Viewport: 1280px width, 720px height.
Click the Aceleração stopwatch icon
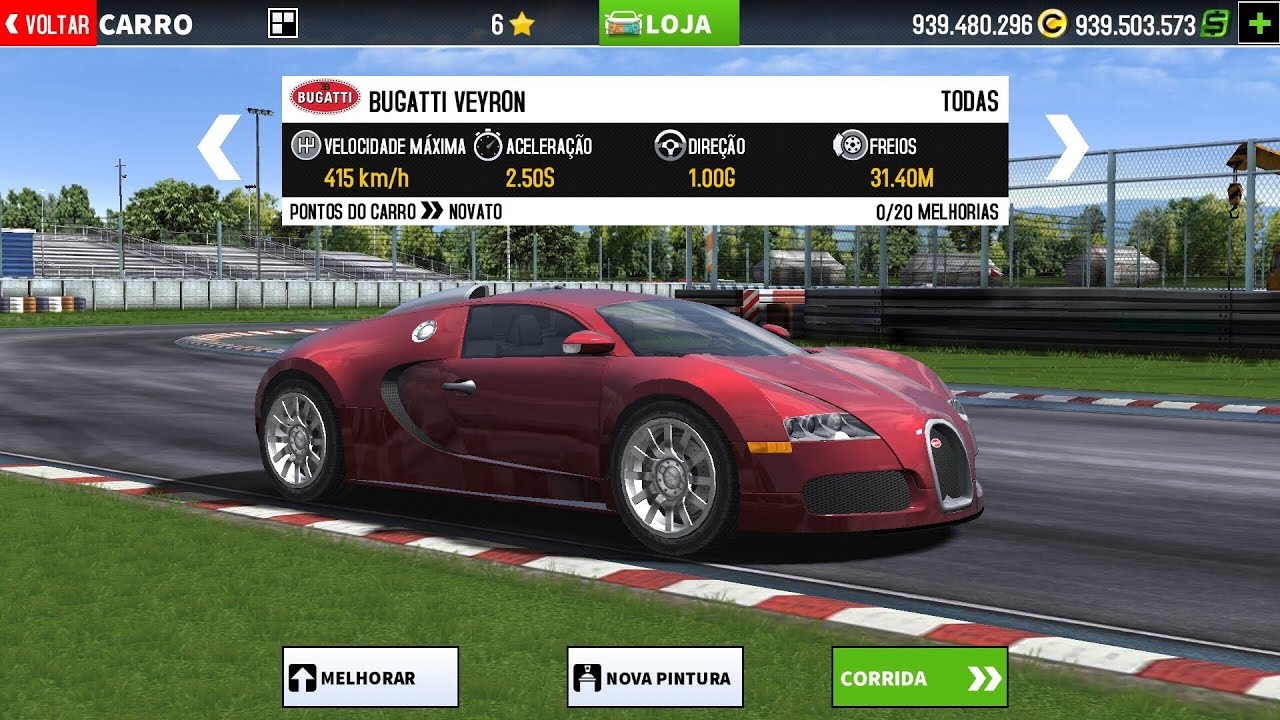[x=486, y=145]
